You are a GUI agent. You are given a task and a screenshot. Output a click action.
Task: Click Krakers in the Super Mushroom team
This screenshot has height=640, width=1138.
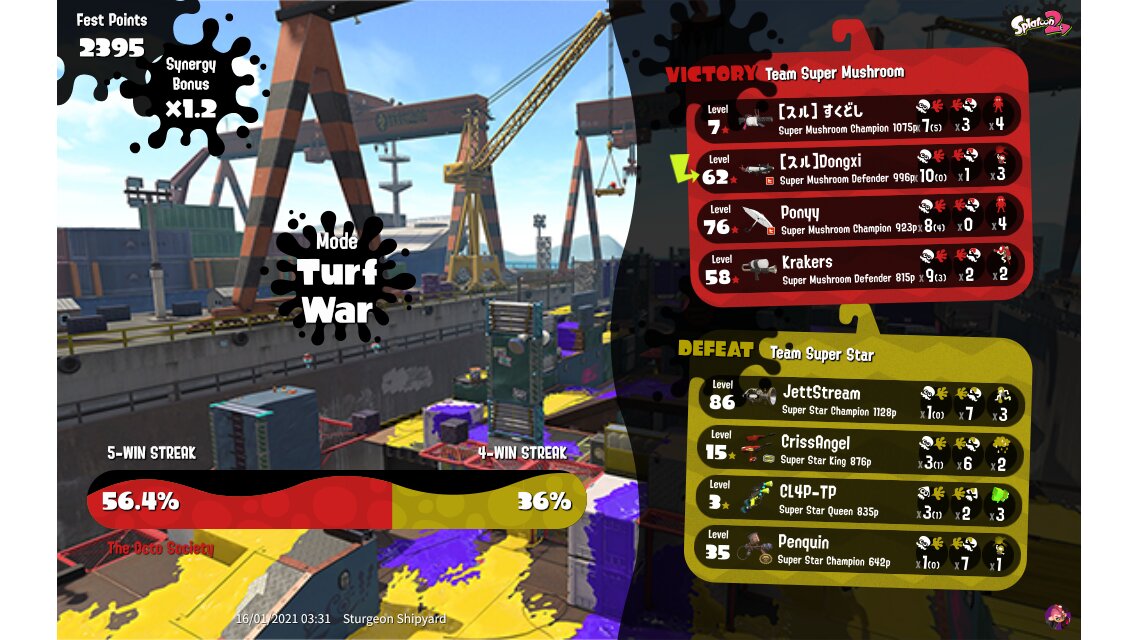(x=860, y=267)
